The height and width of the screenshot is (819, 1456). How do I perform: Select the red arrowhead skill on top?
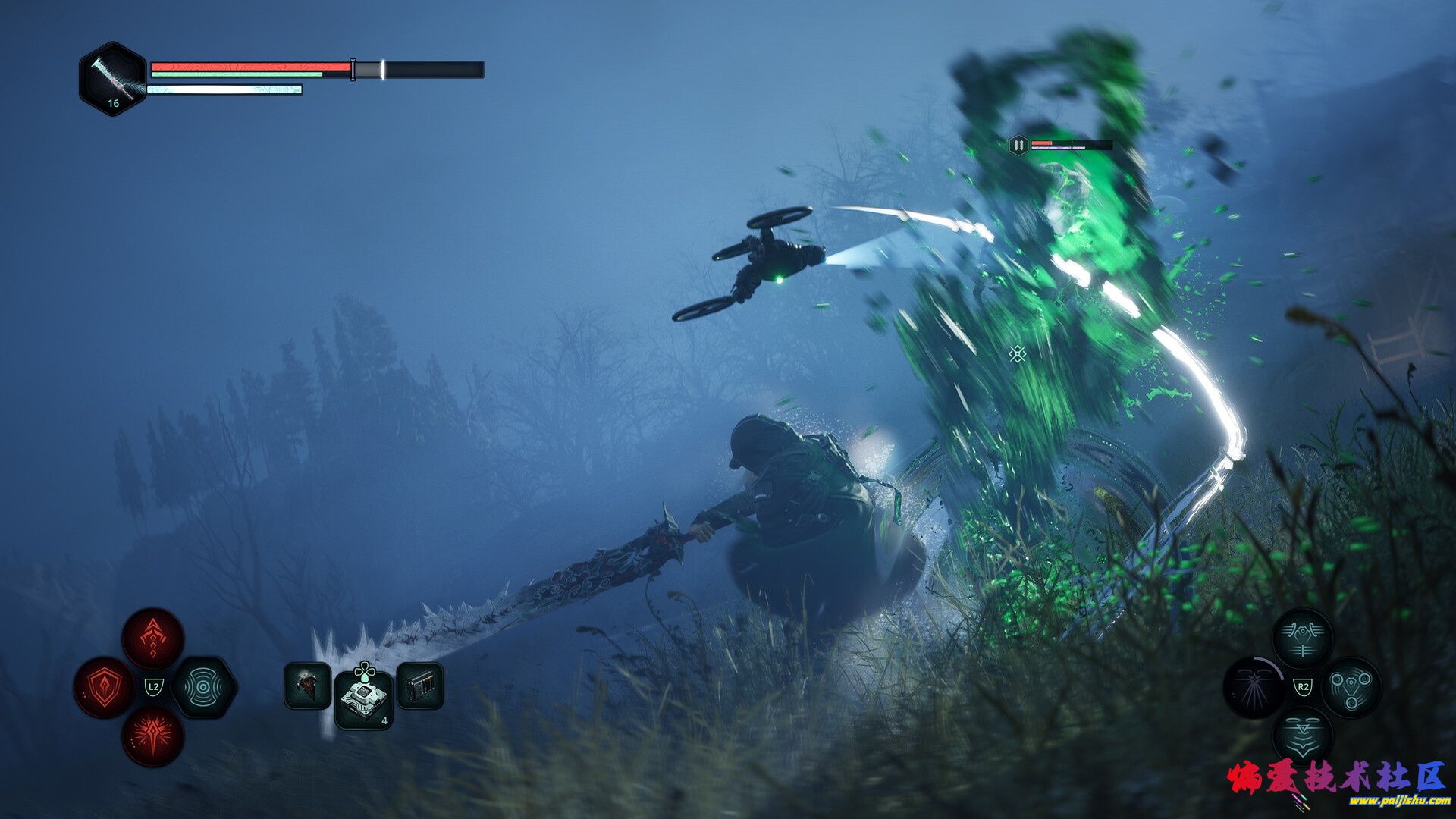tap(153, 639)
